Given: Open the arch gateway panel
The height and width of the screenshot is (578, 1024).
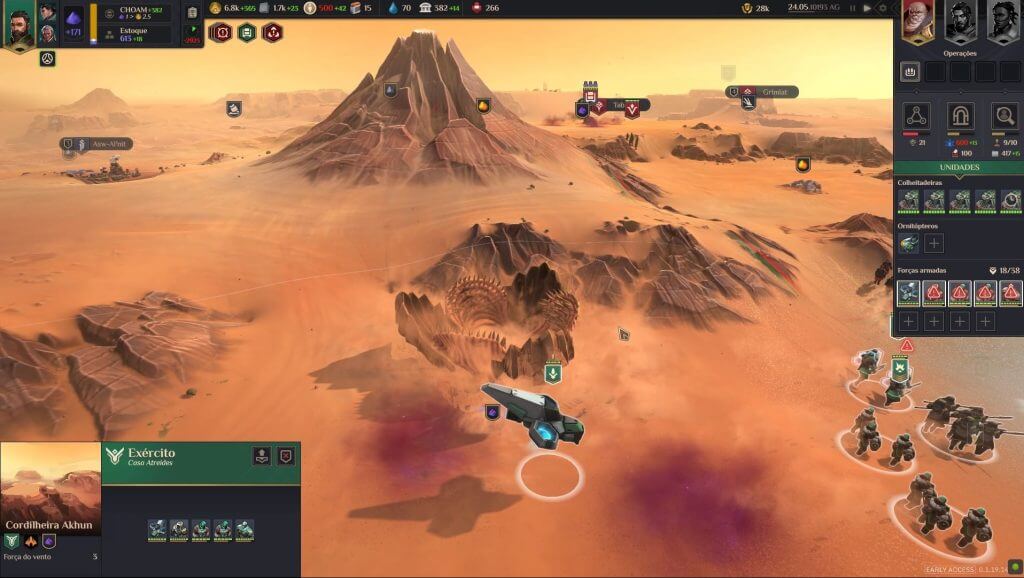Looking at the screenshot, I should (x=960, y=116).
